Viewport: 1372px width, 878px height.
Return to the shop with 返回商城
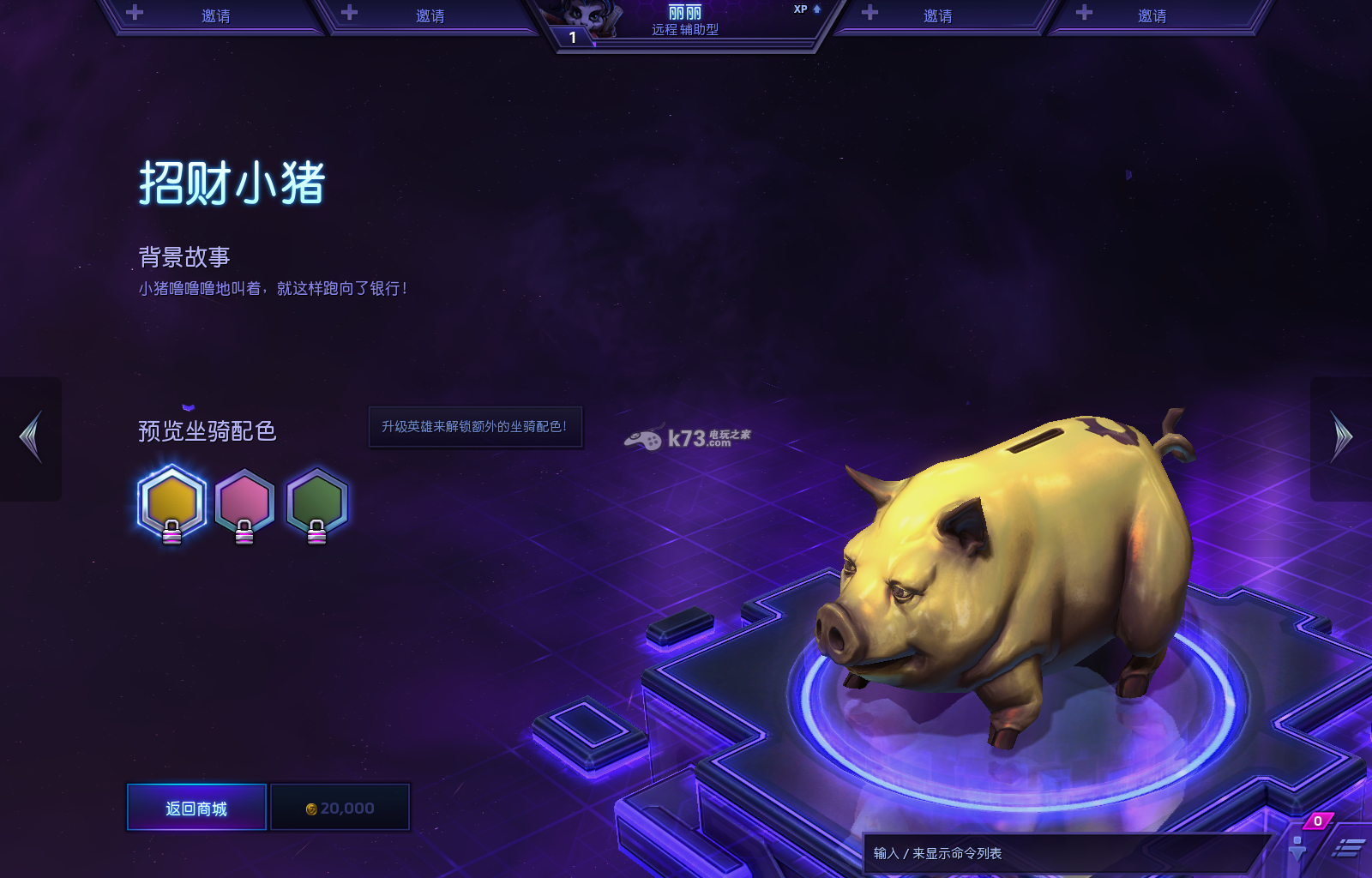coord(196,808)
